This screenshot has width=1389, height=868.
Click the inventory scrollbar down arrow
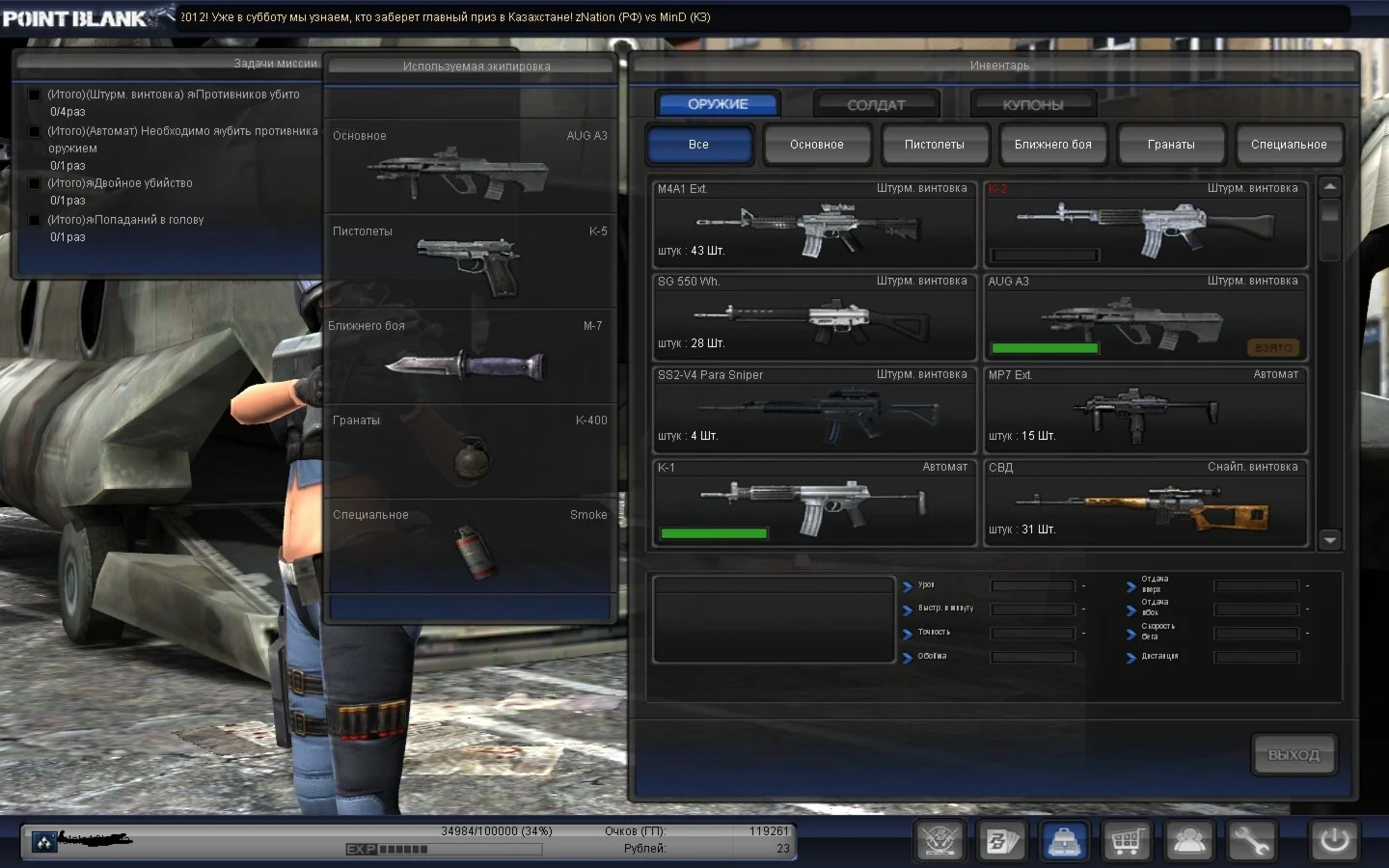pyautogui.click(x=1330, y=540)
